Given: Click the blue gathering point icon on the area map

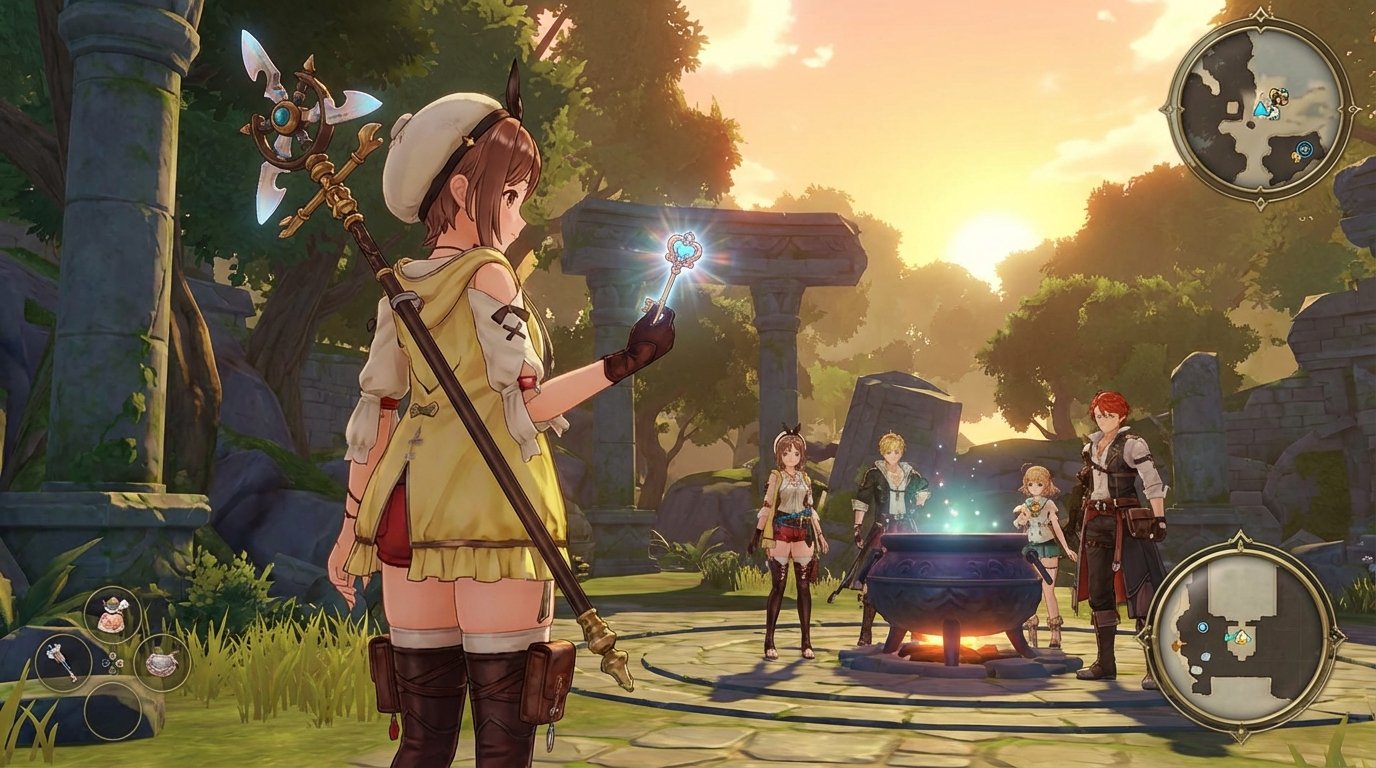Looking at the screenshot, I should [1203, 627].
